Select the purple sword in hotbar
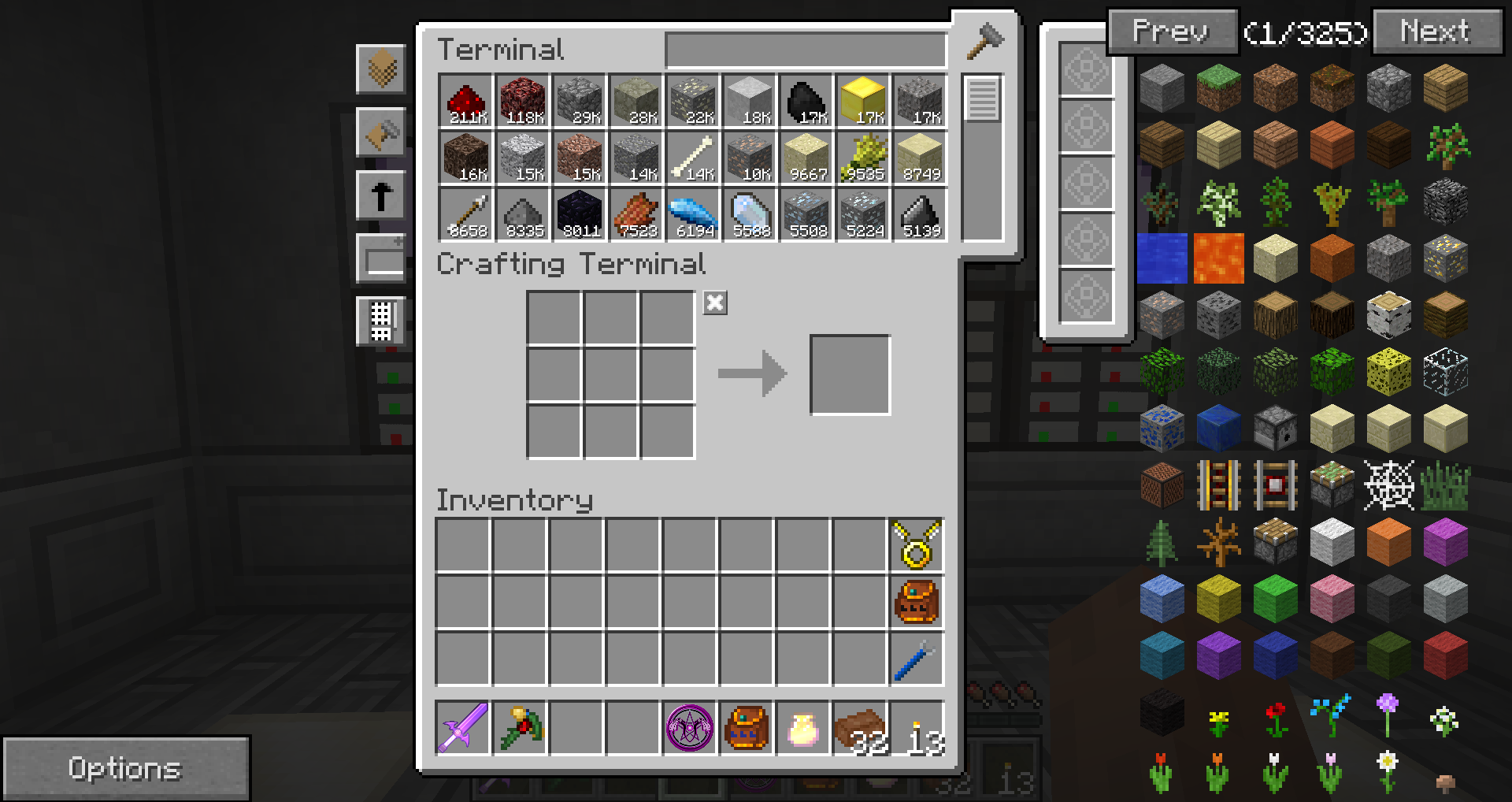 coord(463,728)
